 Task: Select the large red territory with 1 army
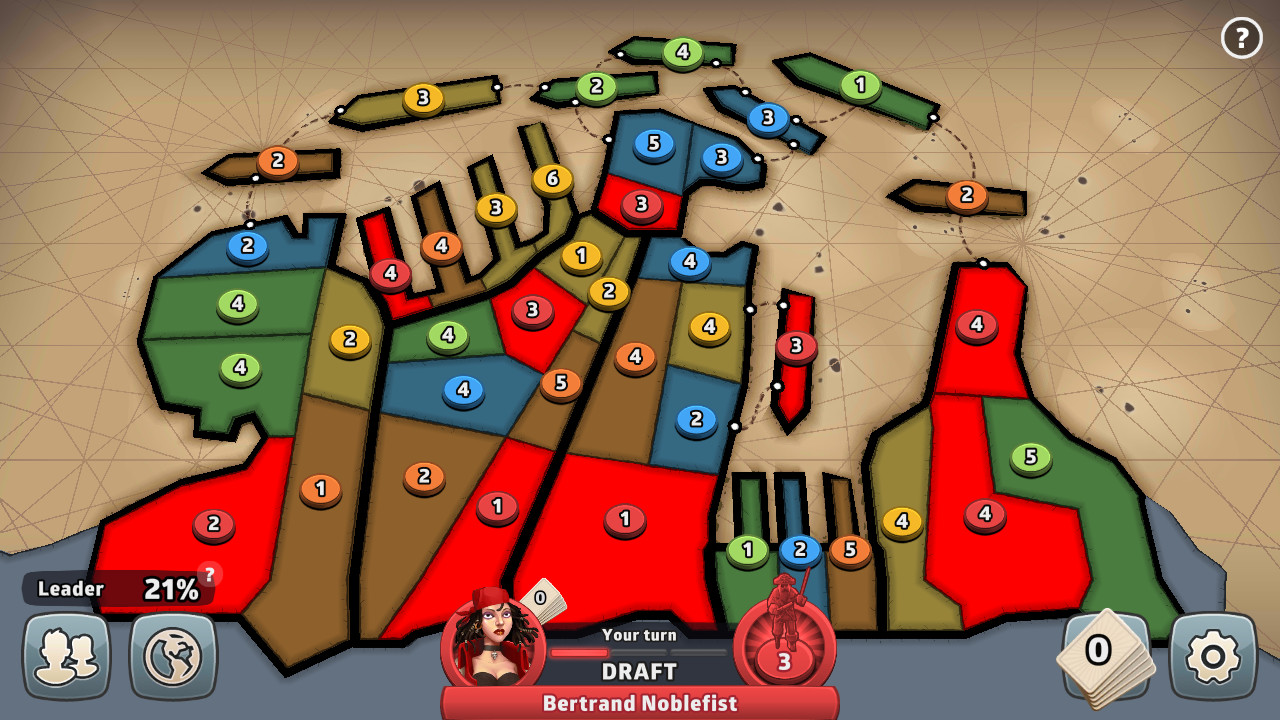click(625, 519)
